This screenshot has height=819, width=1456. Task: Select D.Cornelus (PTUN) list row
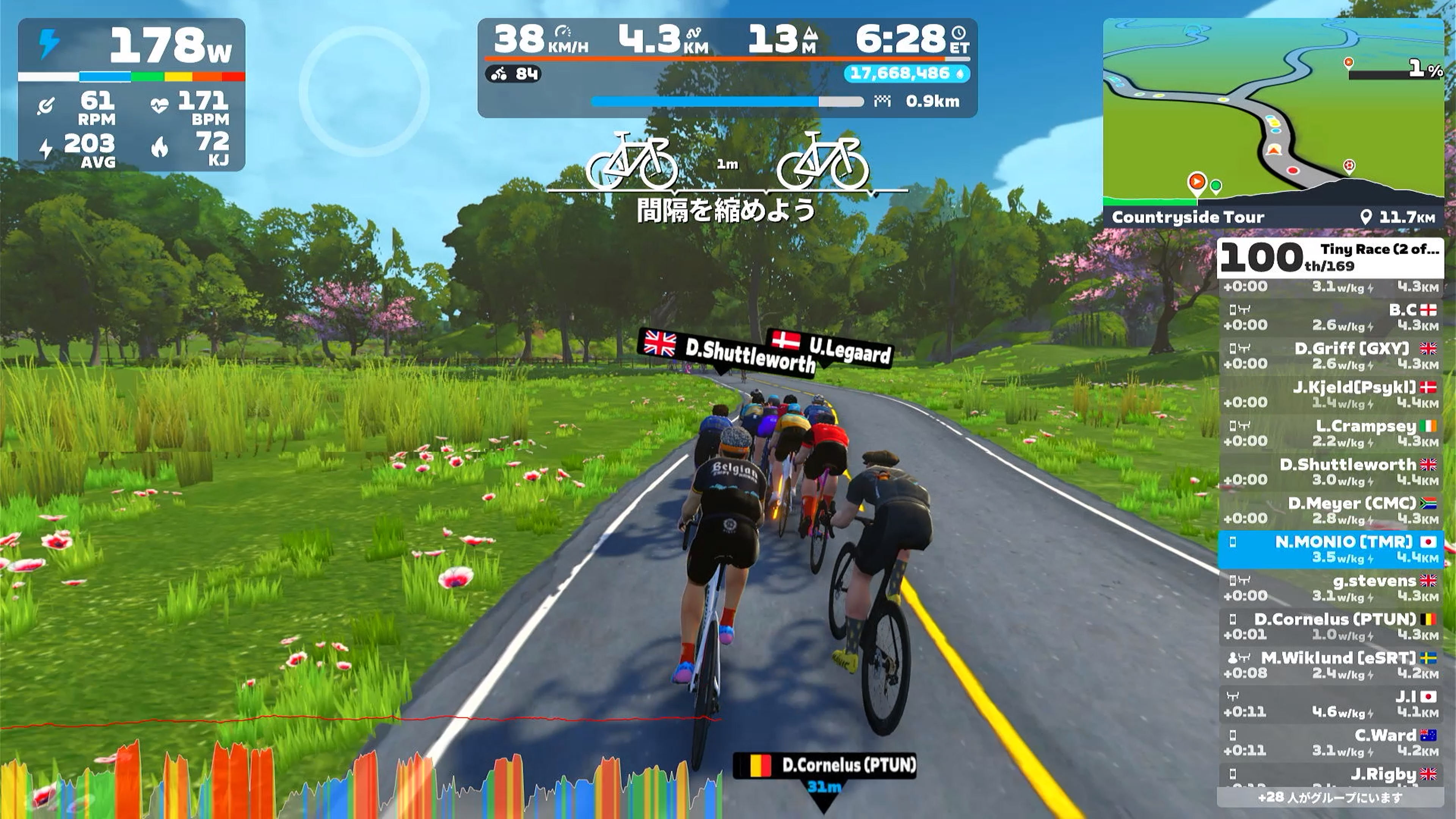[x=1330, y=626]
